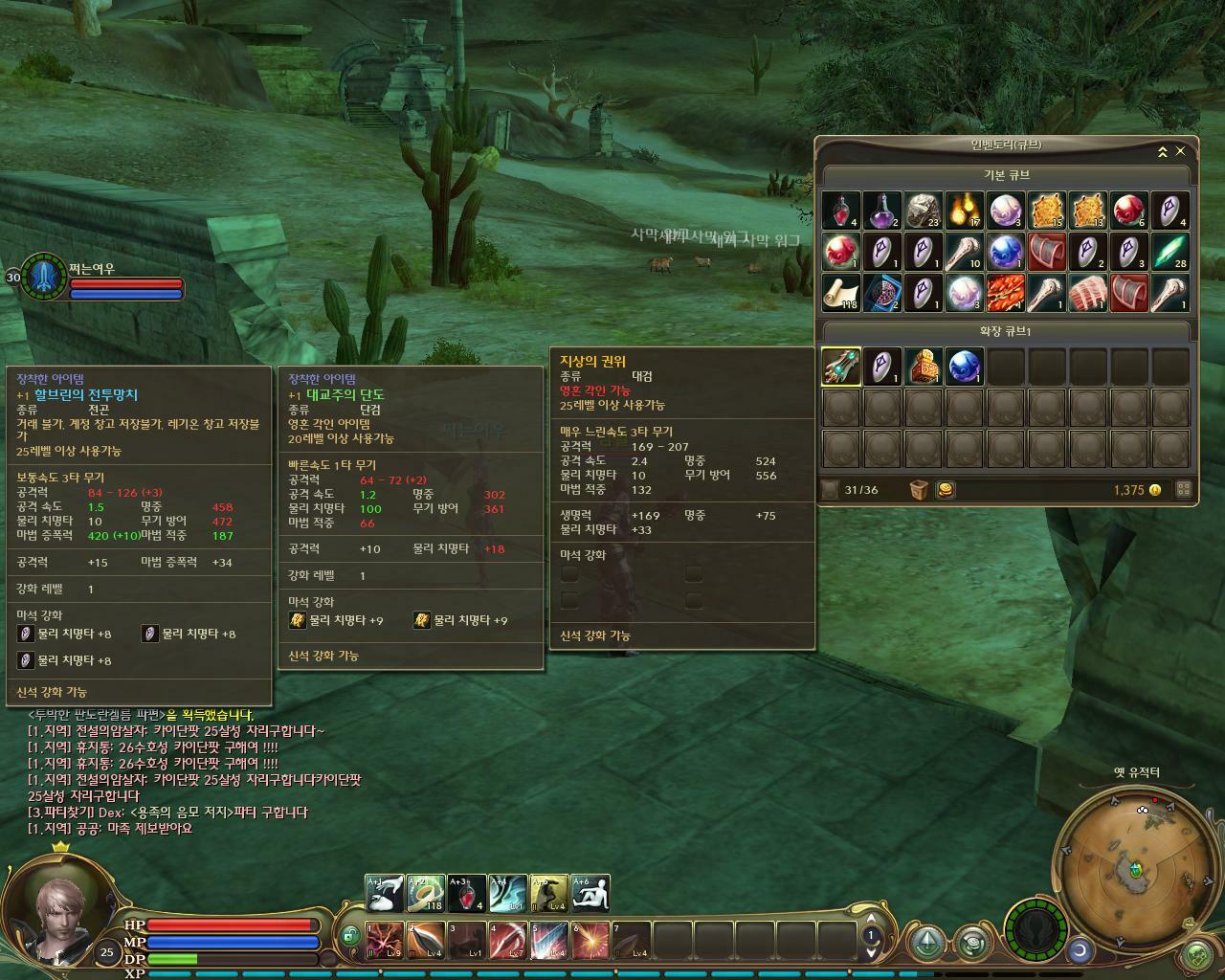Open the inventory trash bin
Image resolution: width=1225 pixels, height=980 pixels.
tap(919, 490)
